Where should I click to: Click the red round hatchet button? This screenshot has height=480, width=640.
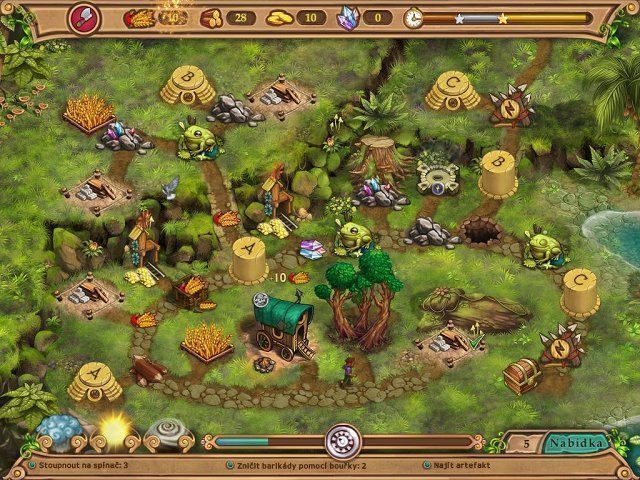[82, 17]
